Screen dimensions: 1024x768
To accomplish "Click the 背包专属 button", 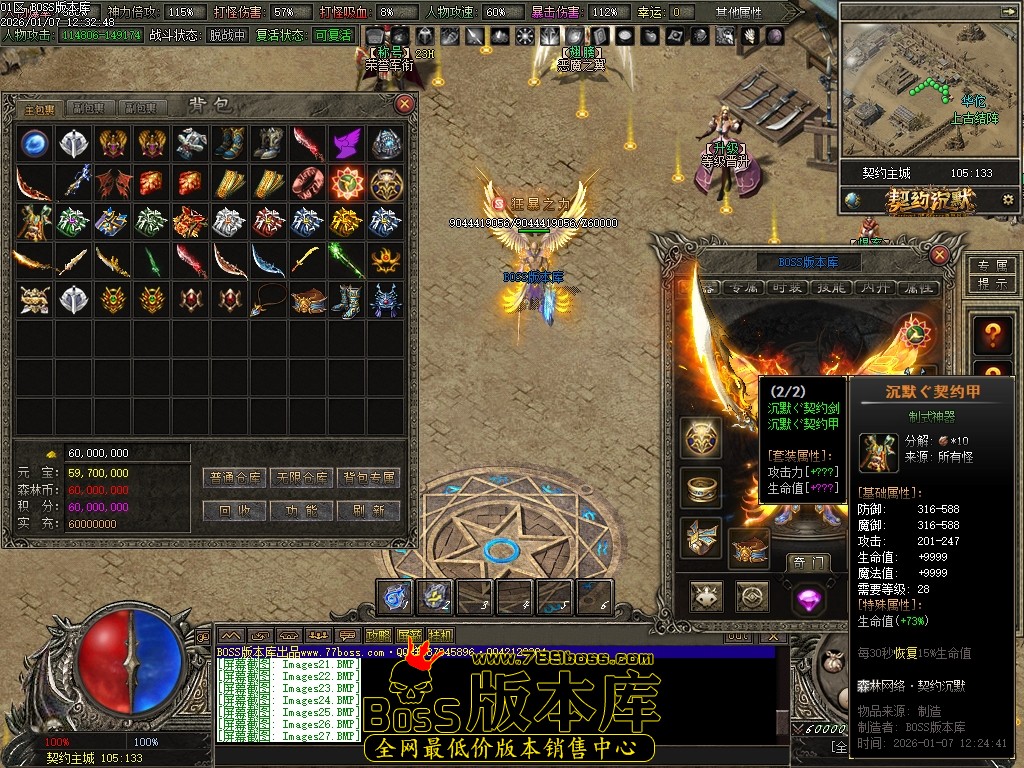I will click(x=368, y=477).
